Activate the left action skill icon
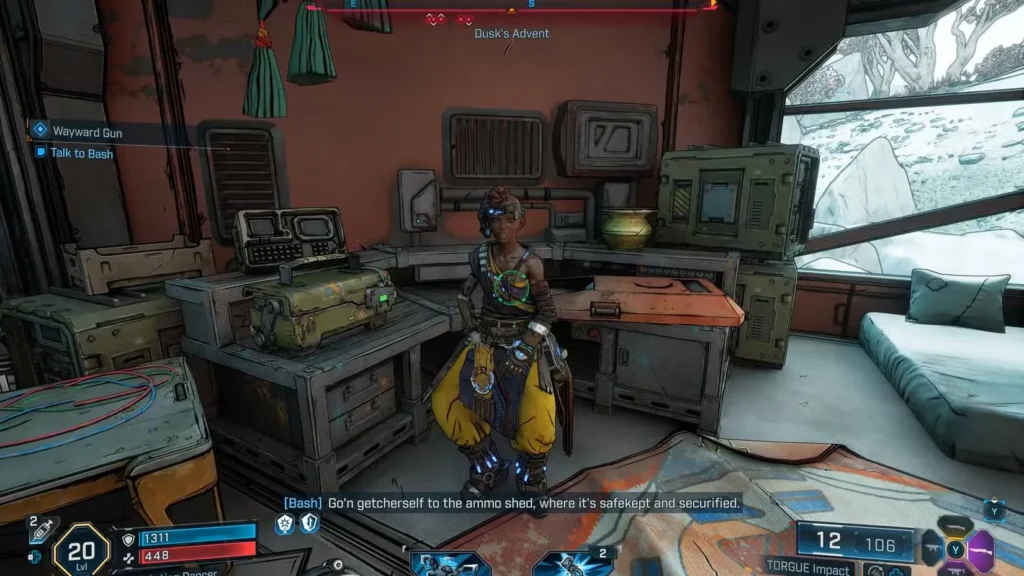The width and height of the screenshot is (1024, 576). [448, 564]
